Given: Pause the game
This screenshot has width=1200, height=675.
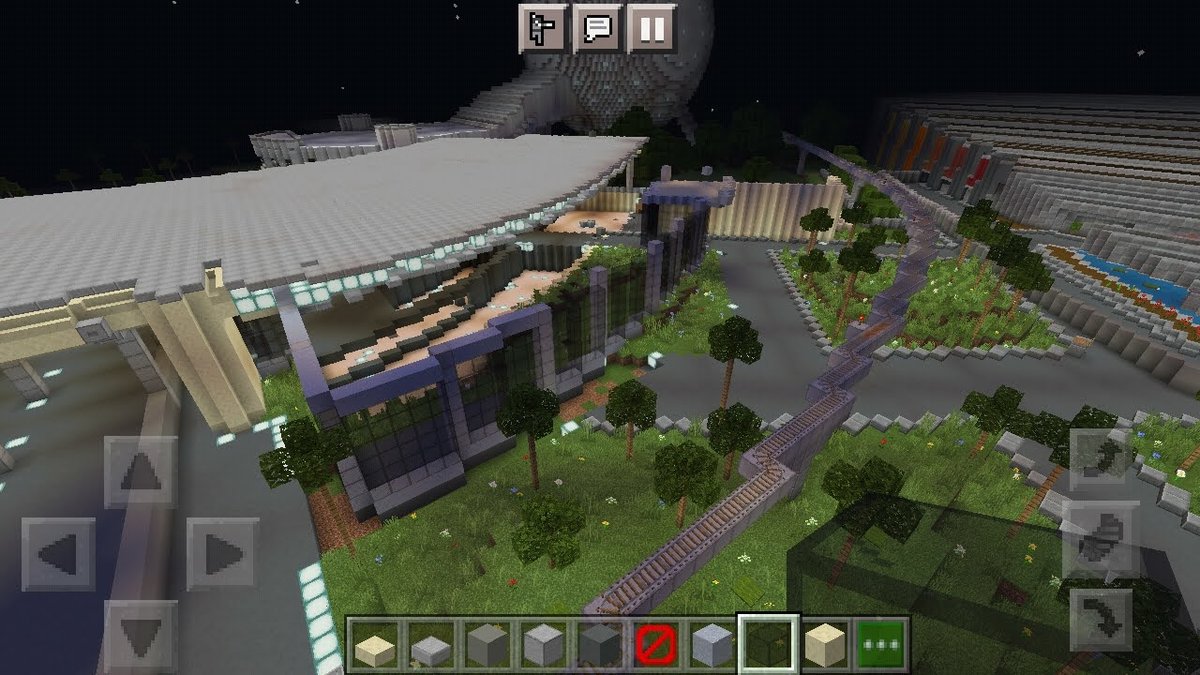Looking at the screenshot, I should click(x=652, y=27).
